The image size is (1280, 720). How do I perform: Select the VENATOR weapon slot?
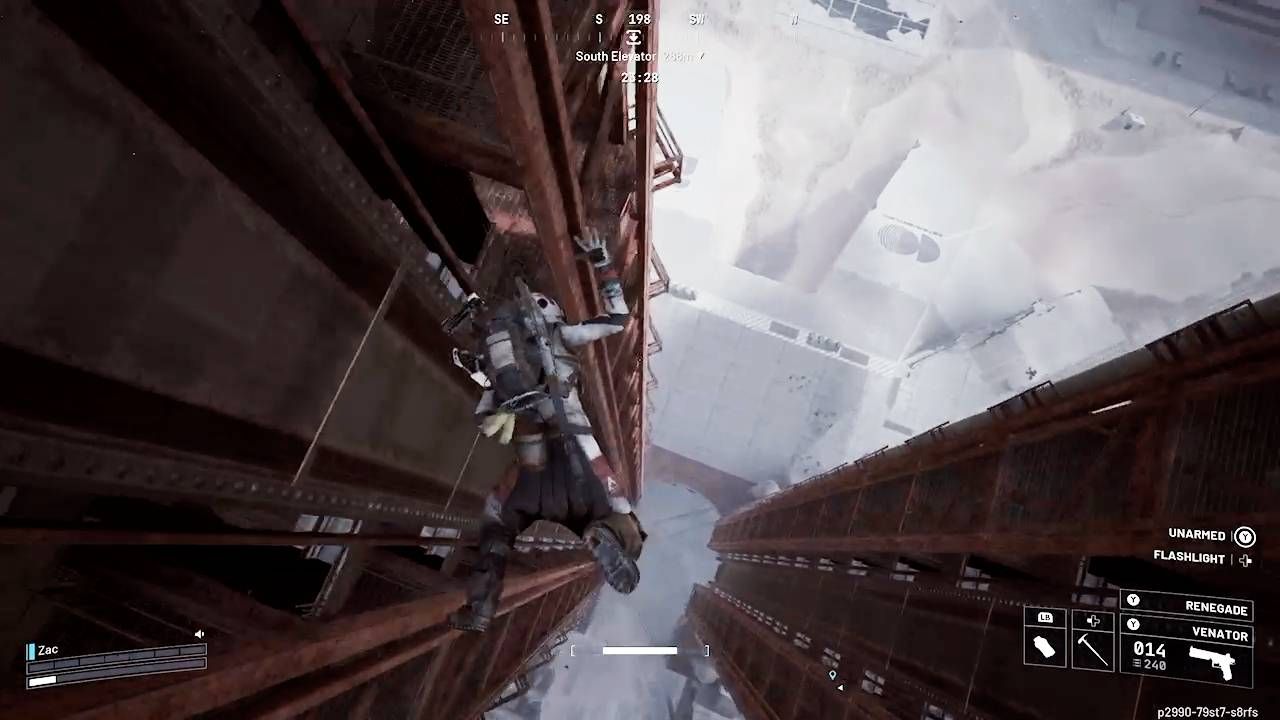pos(1222,634)
